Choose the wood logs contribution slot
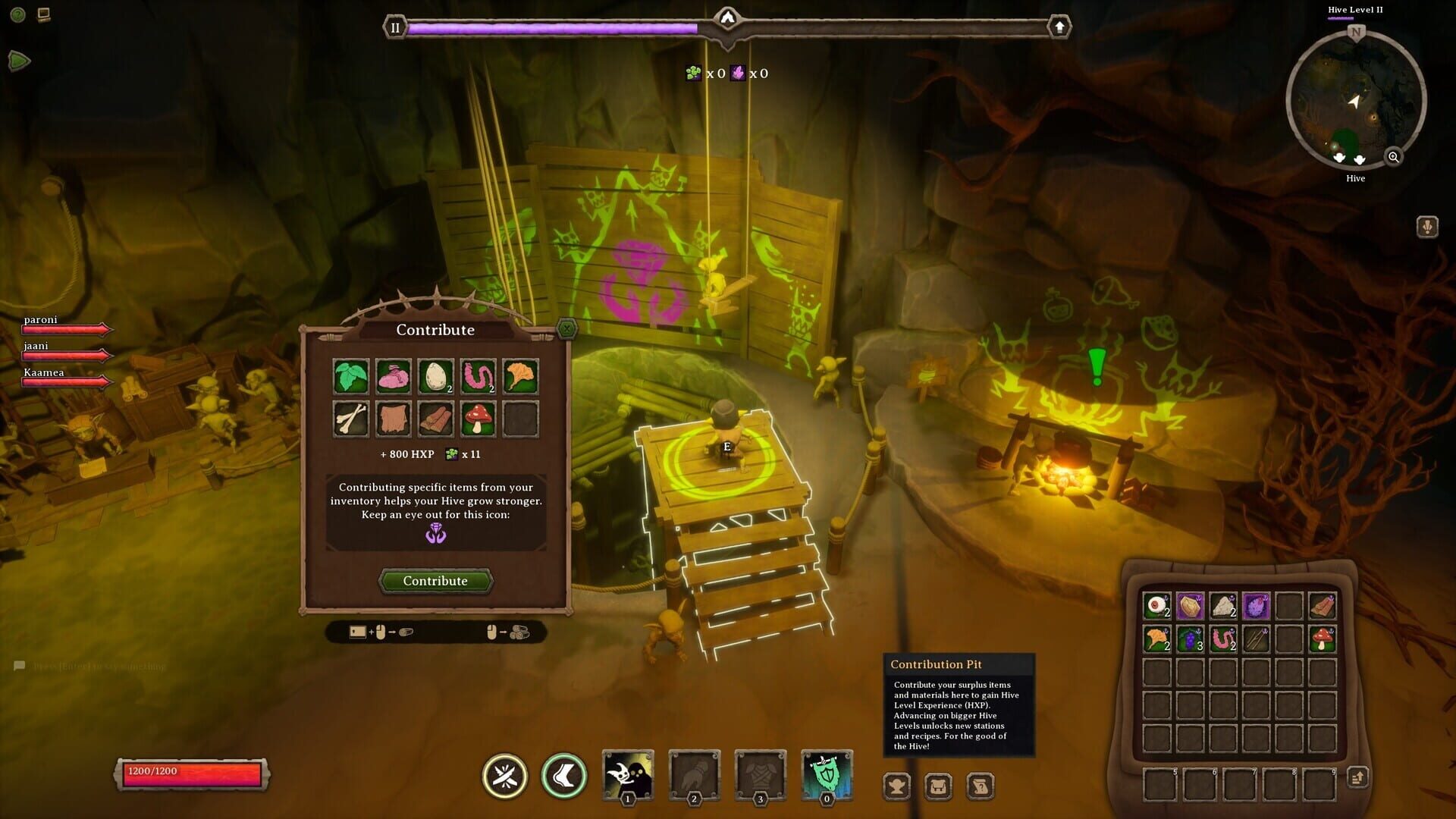Image resolution: width=1456 pixels, height=819 pixels. click(x=435, y=419)
